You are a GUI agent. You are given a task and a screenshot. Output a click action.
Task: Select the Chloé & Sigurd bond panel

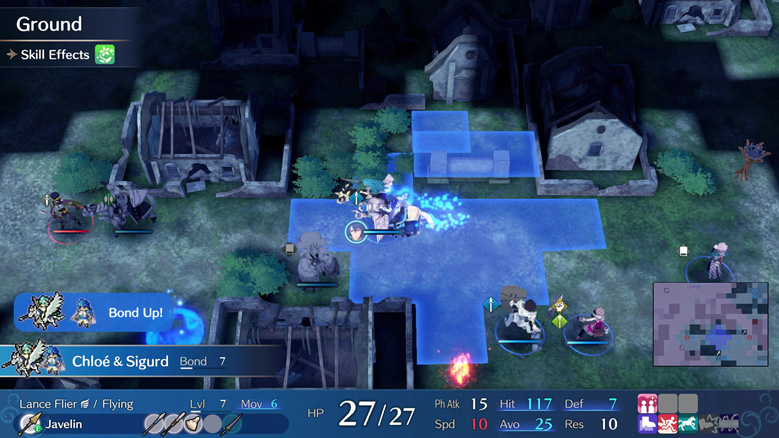130,361
